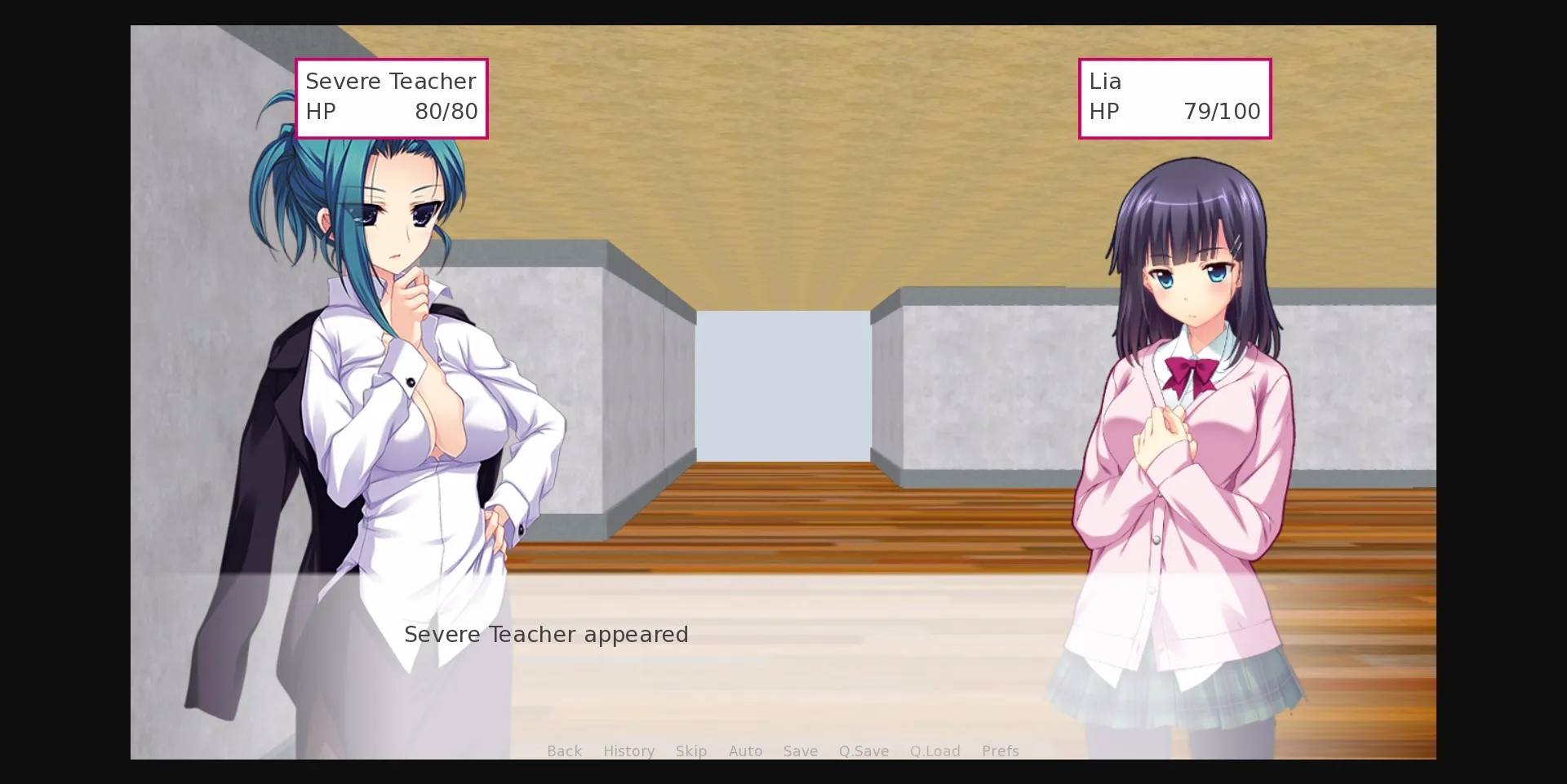Click the HP value 80/80
Viewport: 1567px width, 784px height.
tap(446, 112)
